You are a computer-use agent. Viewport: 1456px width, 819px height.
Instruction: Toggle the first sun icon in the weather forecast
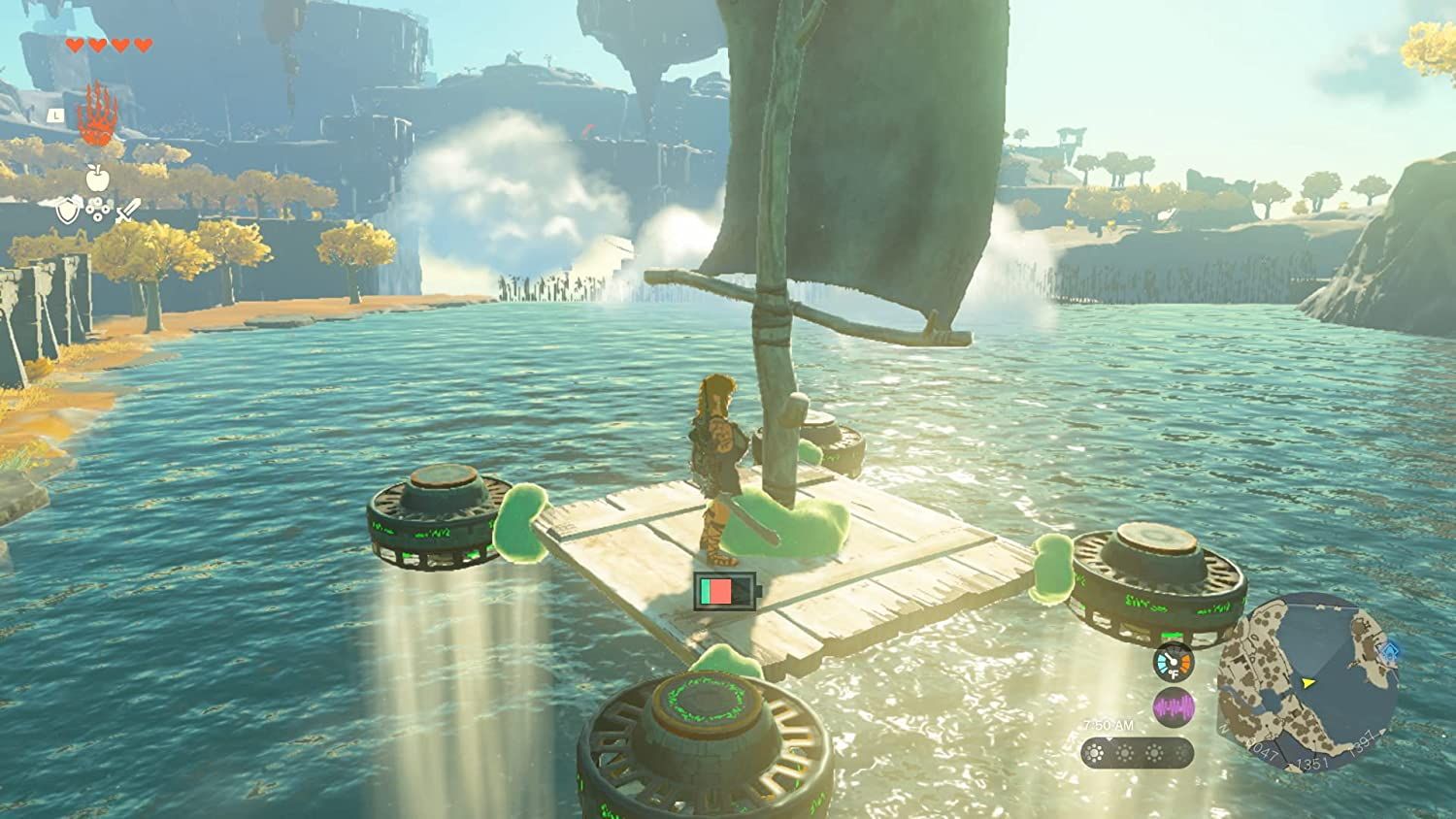(1095, 752)
